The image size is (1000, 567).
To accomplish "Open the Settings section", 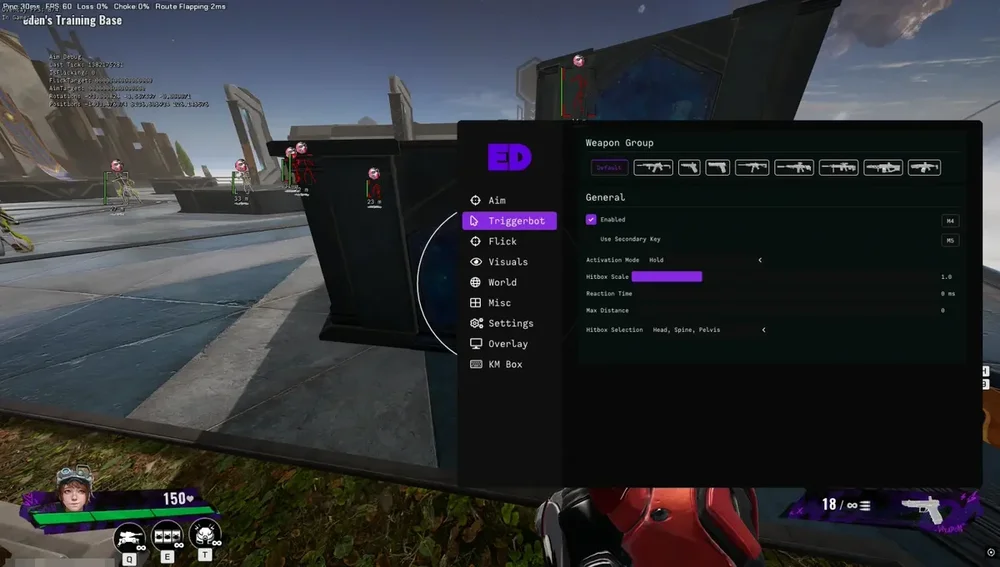I will pos(510,323).
